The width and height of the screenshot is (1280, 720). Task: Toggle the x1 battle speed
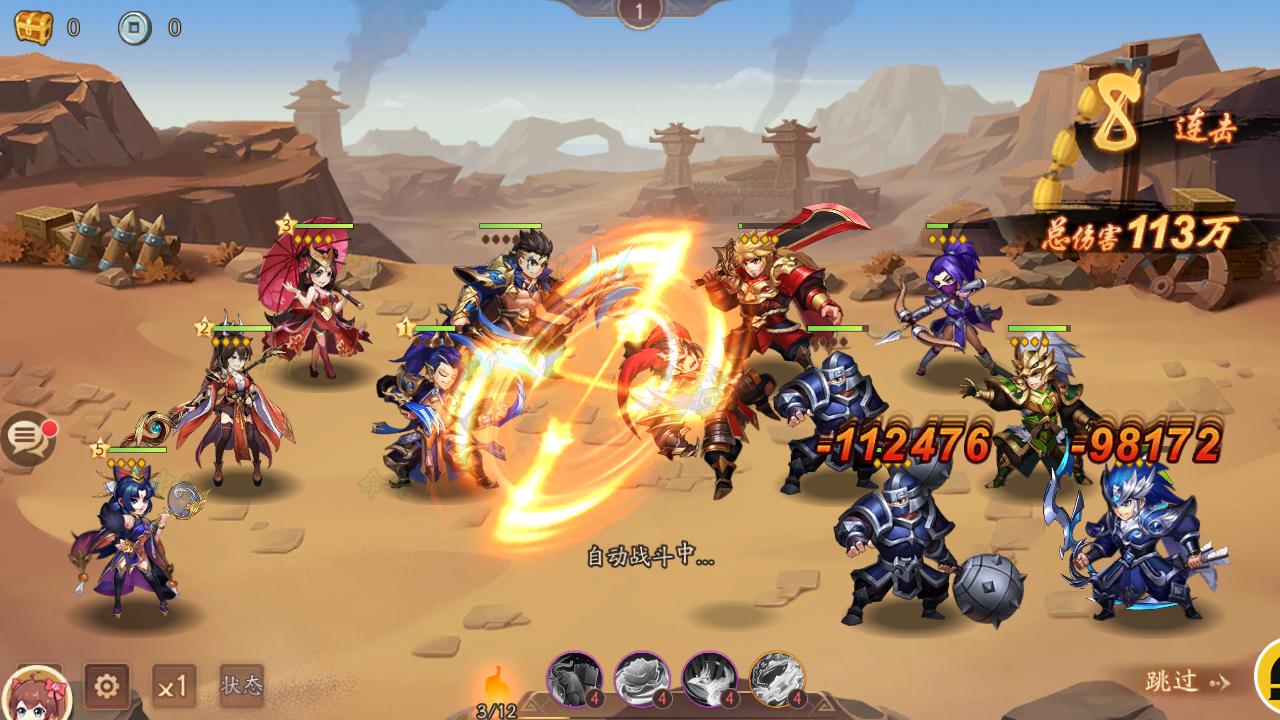(174, 686)
